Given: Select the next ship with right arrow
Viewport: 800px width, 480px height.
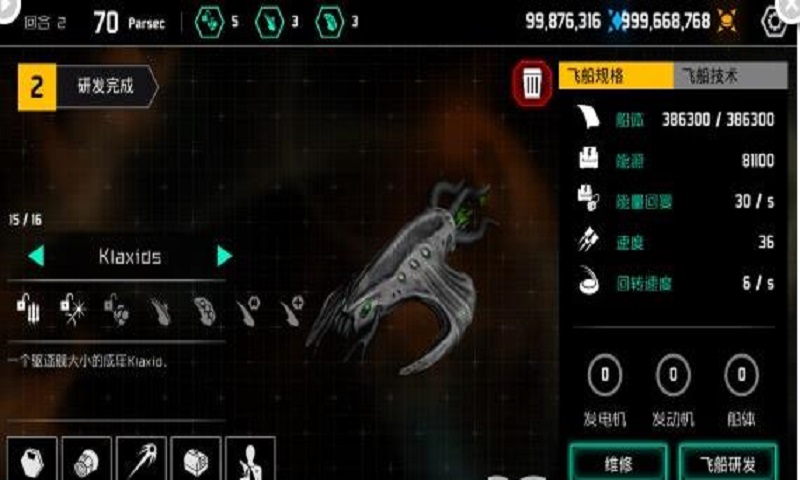Looking at the screenshot, I should coord(225,257).
